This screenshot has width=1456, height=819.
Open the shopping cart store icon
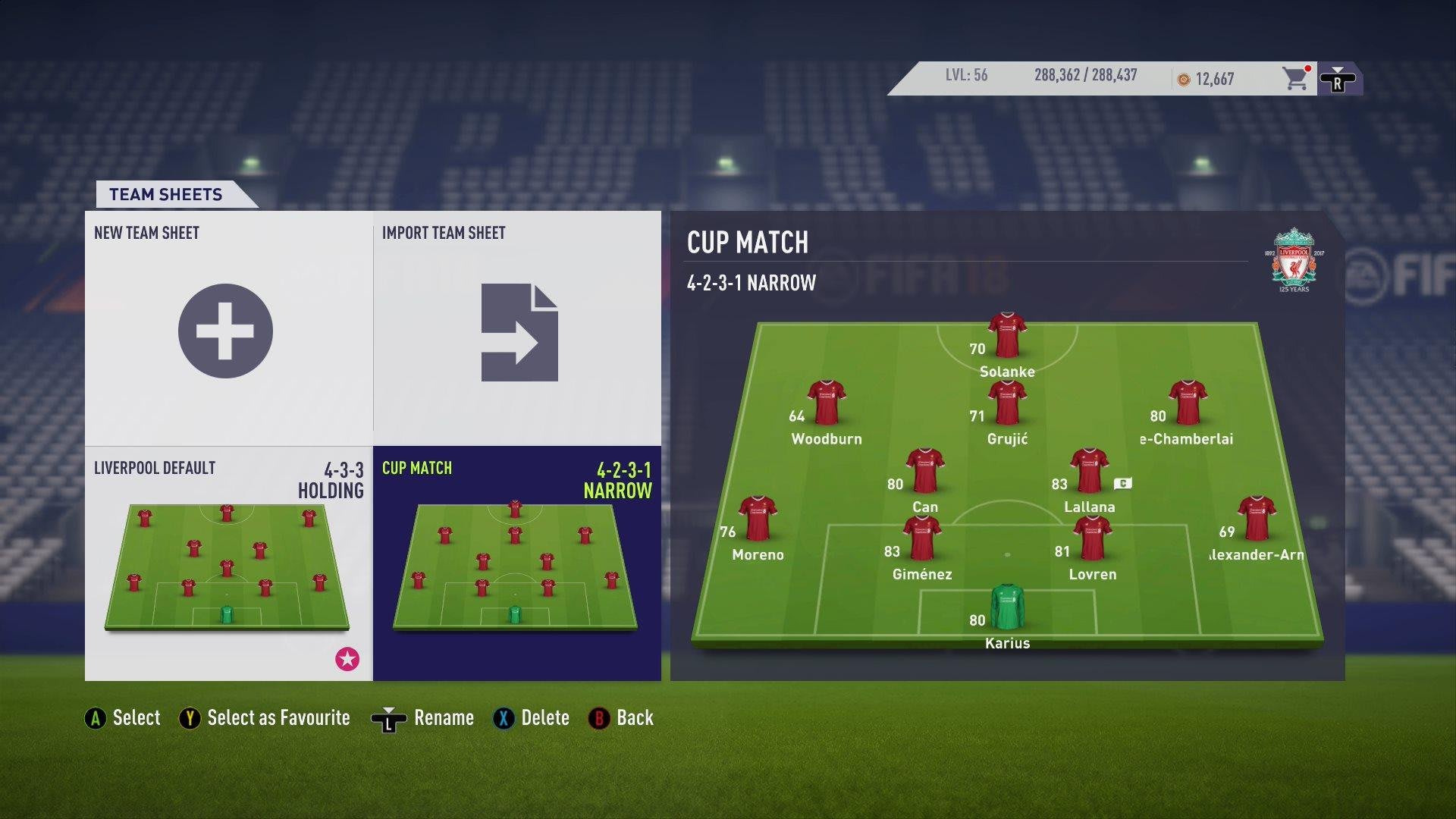(x=1295, y=78)
